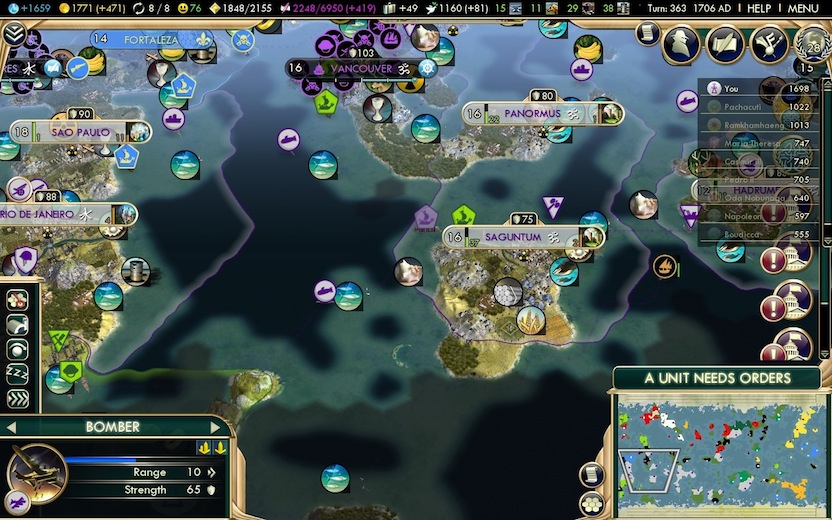Viewport: 832px width, 520px height.
Task: Open the World Congress globe icon
Action: coord(811,43)
